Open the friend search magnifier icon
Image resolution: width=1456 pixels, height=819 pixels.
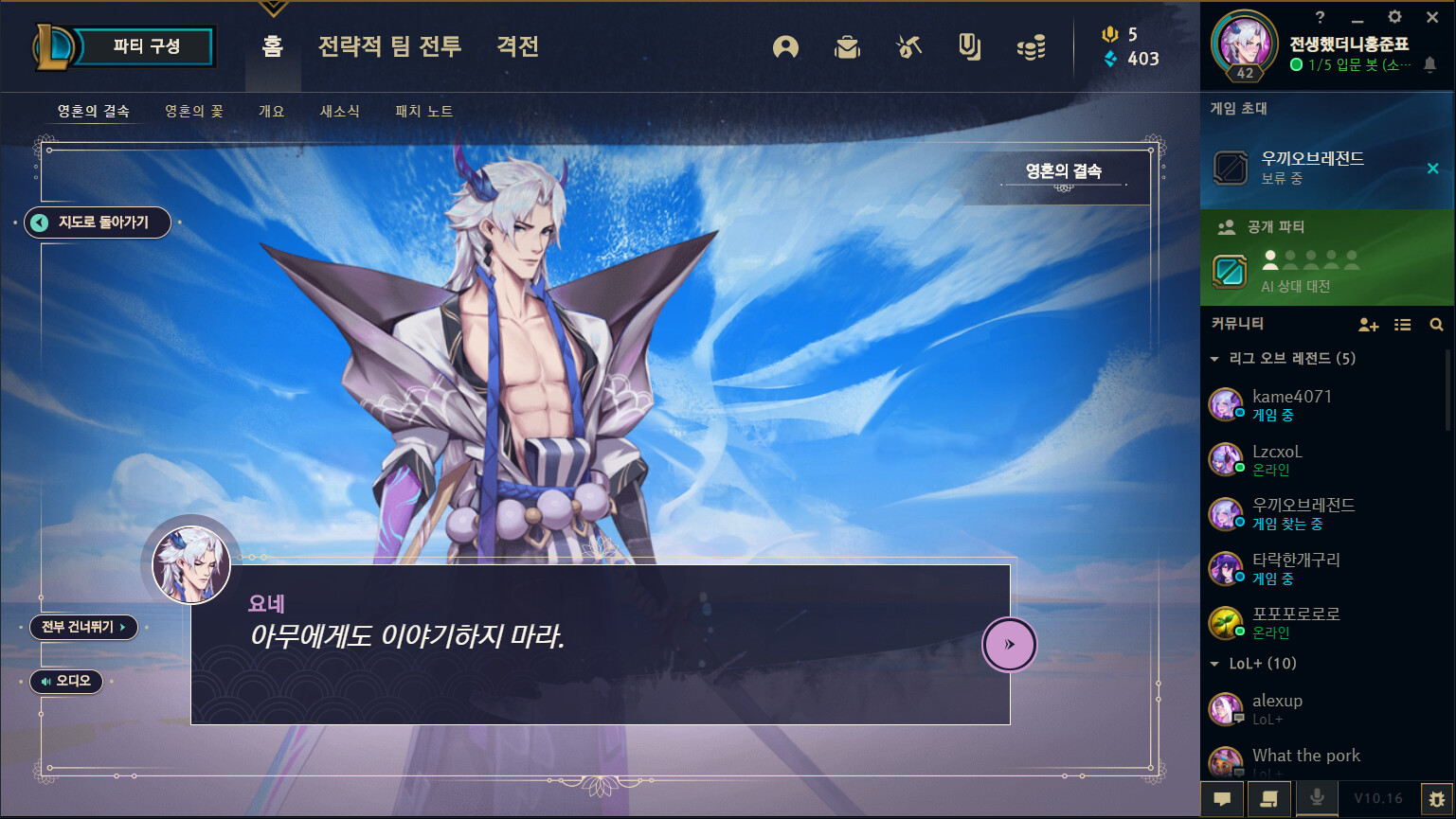pos(1437,325)
